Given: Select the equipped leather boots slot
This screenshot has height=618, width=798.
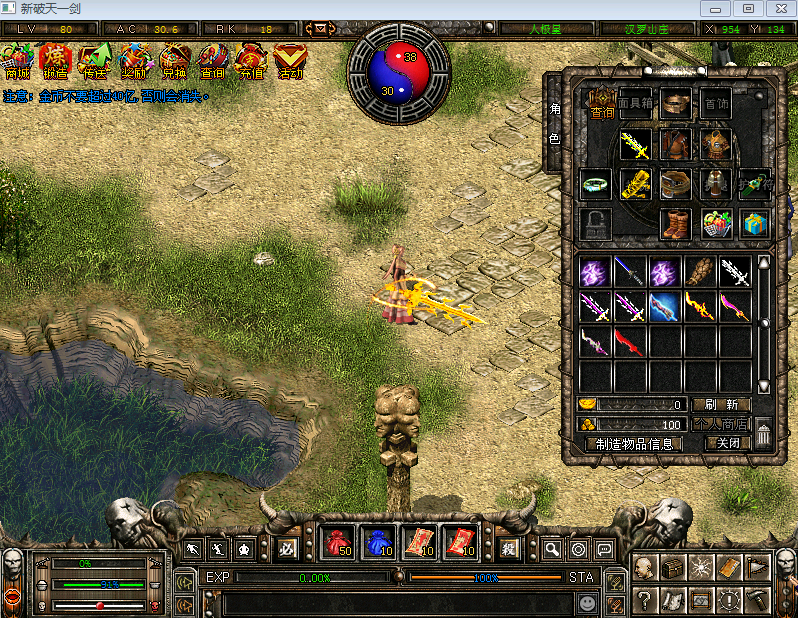Looking at the screenshot, I should click(x=676, y=223).
